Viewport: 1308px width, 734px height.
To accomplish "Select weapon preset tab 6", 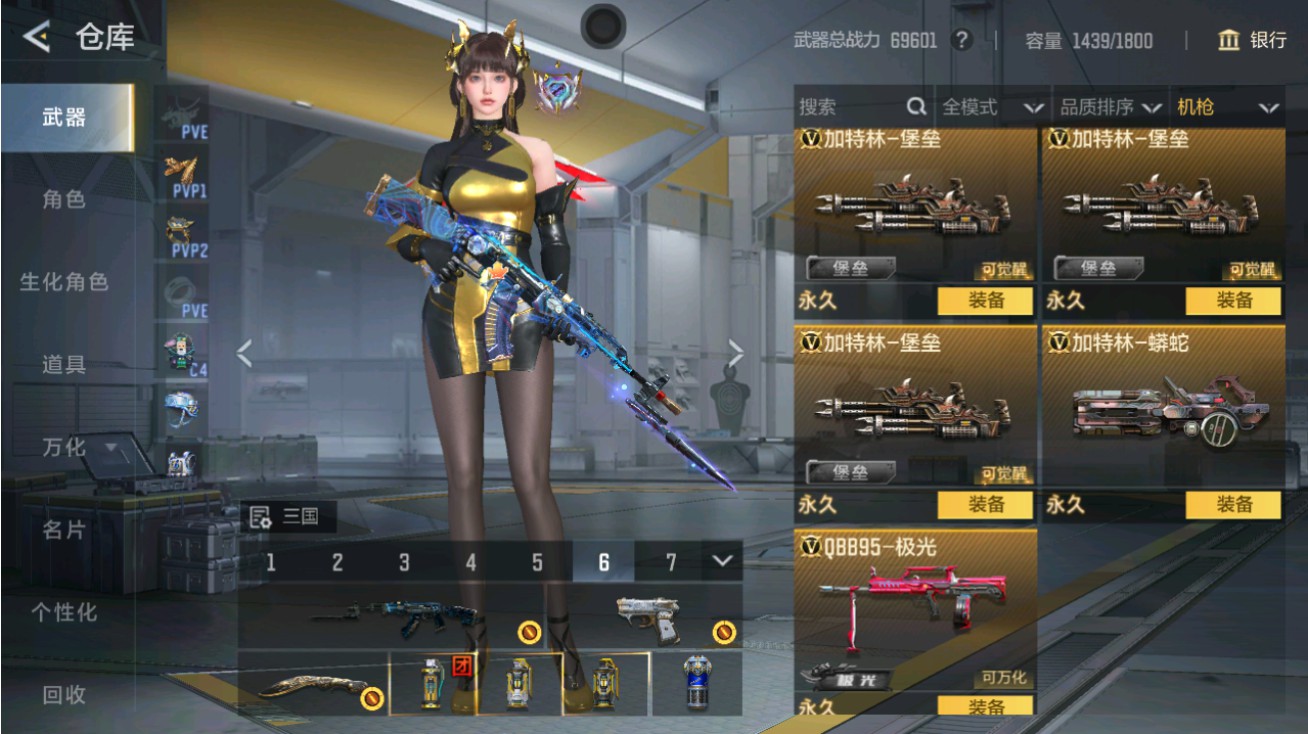I will (602, 562).
